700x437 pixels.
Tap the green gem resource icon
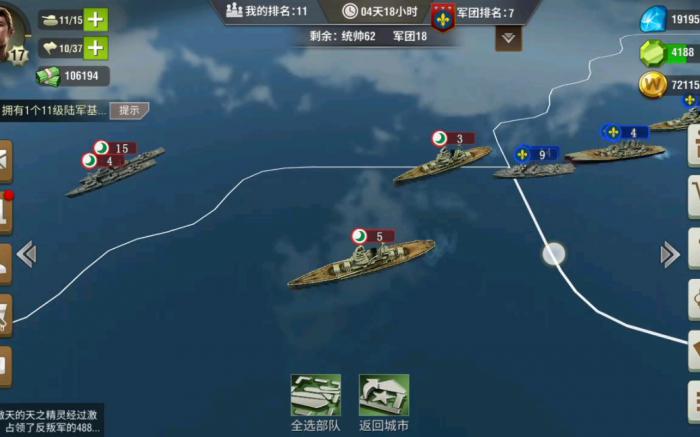[653, 52]
